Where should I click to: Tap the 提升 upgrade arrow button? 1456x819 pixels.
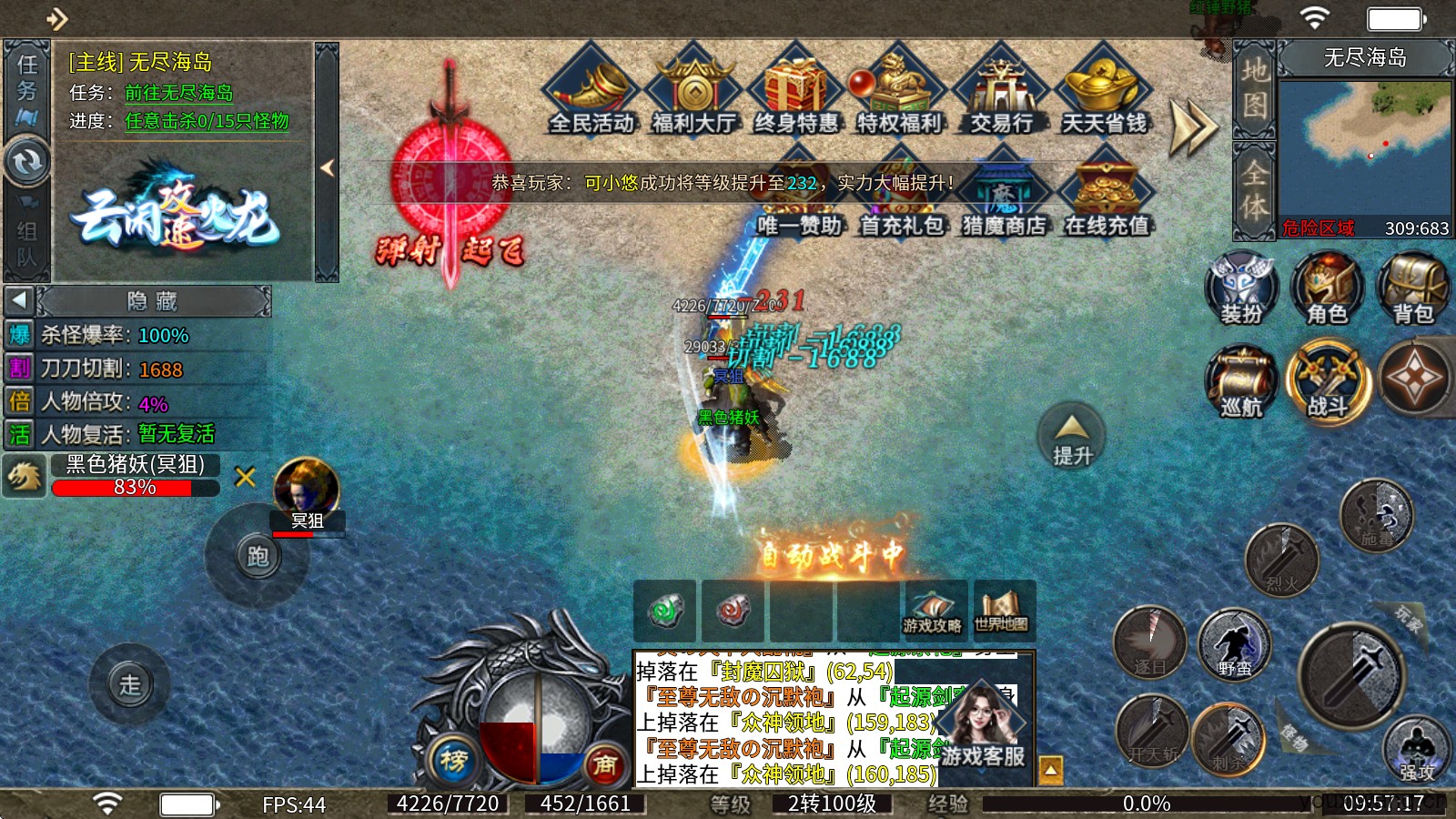point(1072,437)
